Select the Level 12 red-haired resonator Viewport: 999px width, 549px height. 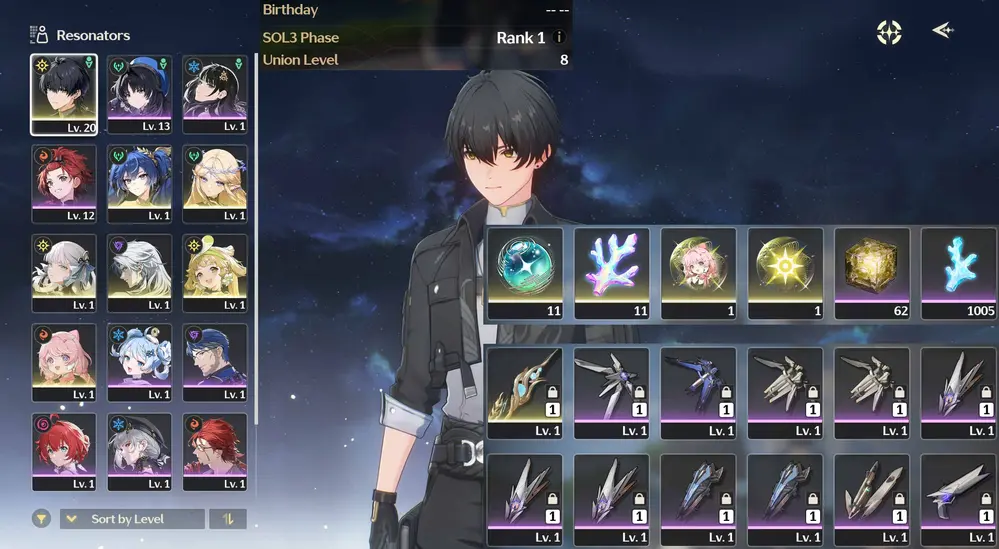(64, 183)
